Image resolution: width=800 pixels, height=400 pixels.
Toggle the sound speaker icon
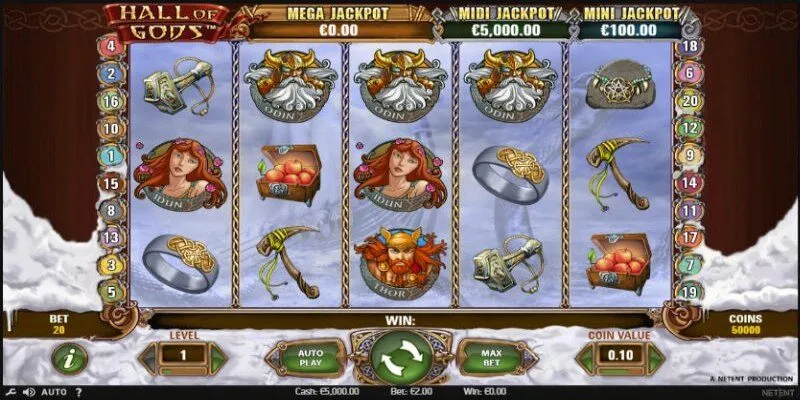point(29,391)
